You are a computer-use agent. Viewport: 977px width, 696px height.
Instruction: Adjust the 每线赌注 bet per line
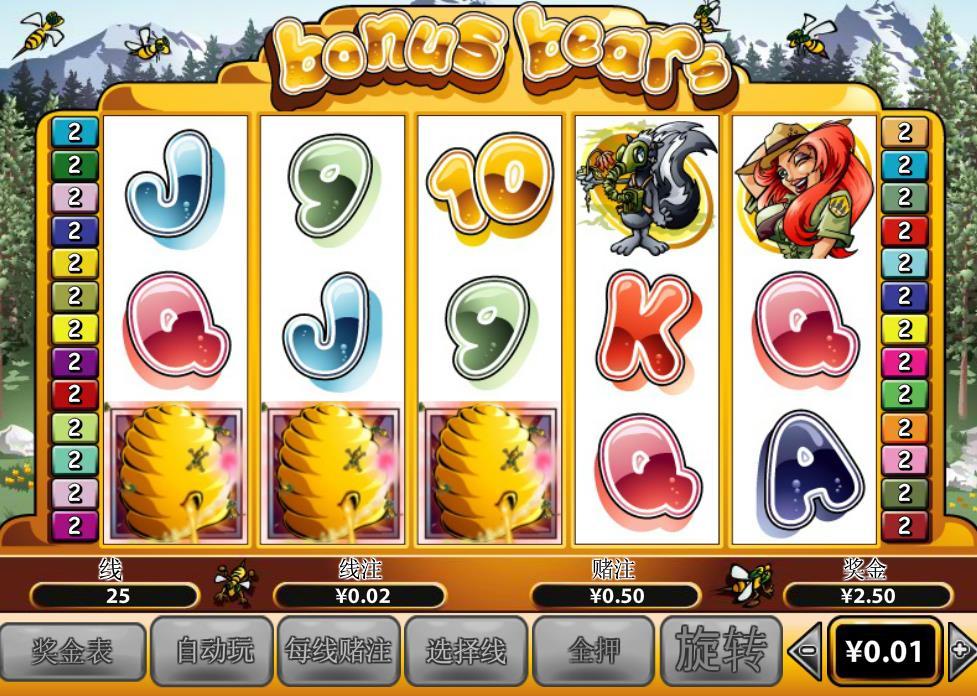click(337, 652)
